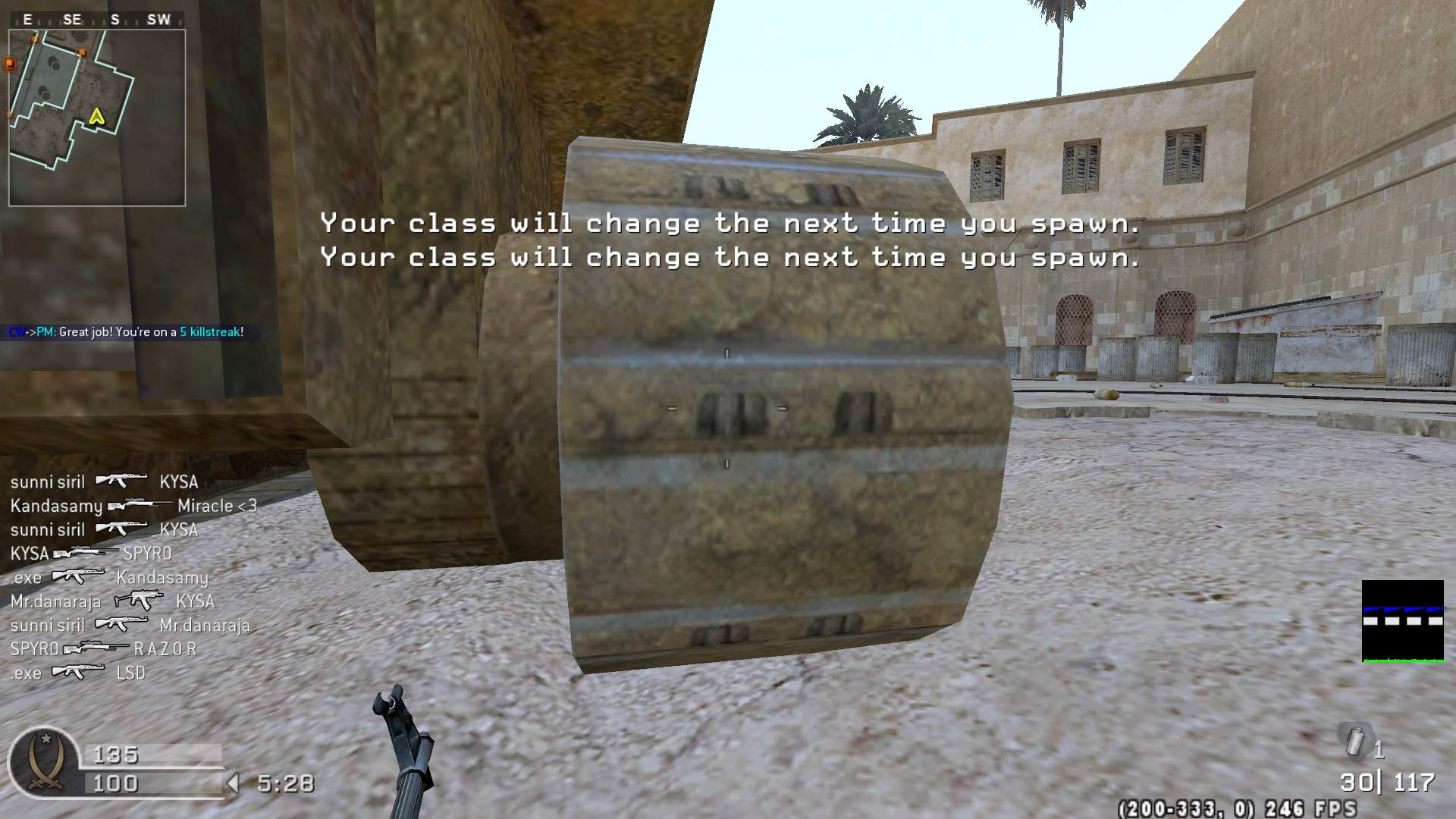Select the .exe killed LSD feed entry

[x=77, y=673]
